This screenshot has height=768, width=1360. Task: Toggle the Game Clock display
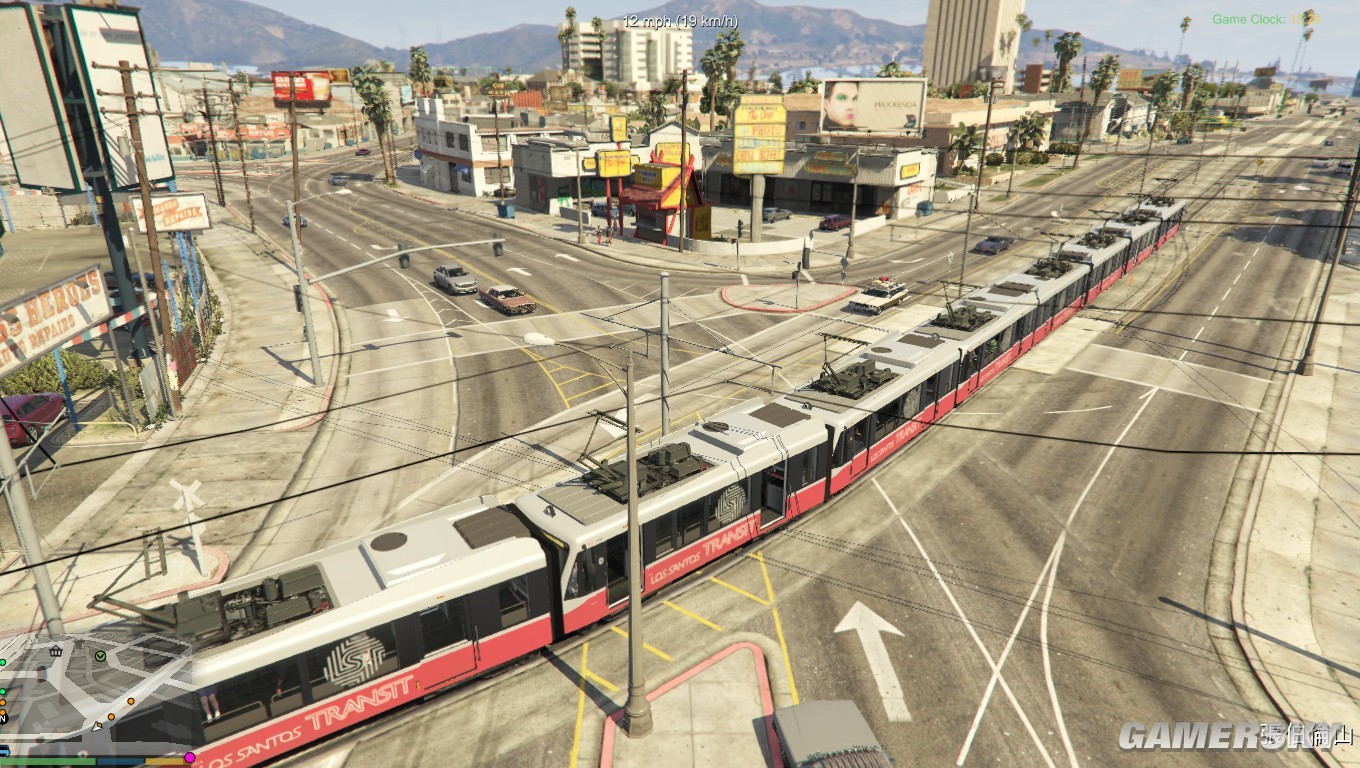tap(1263, 18)
